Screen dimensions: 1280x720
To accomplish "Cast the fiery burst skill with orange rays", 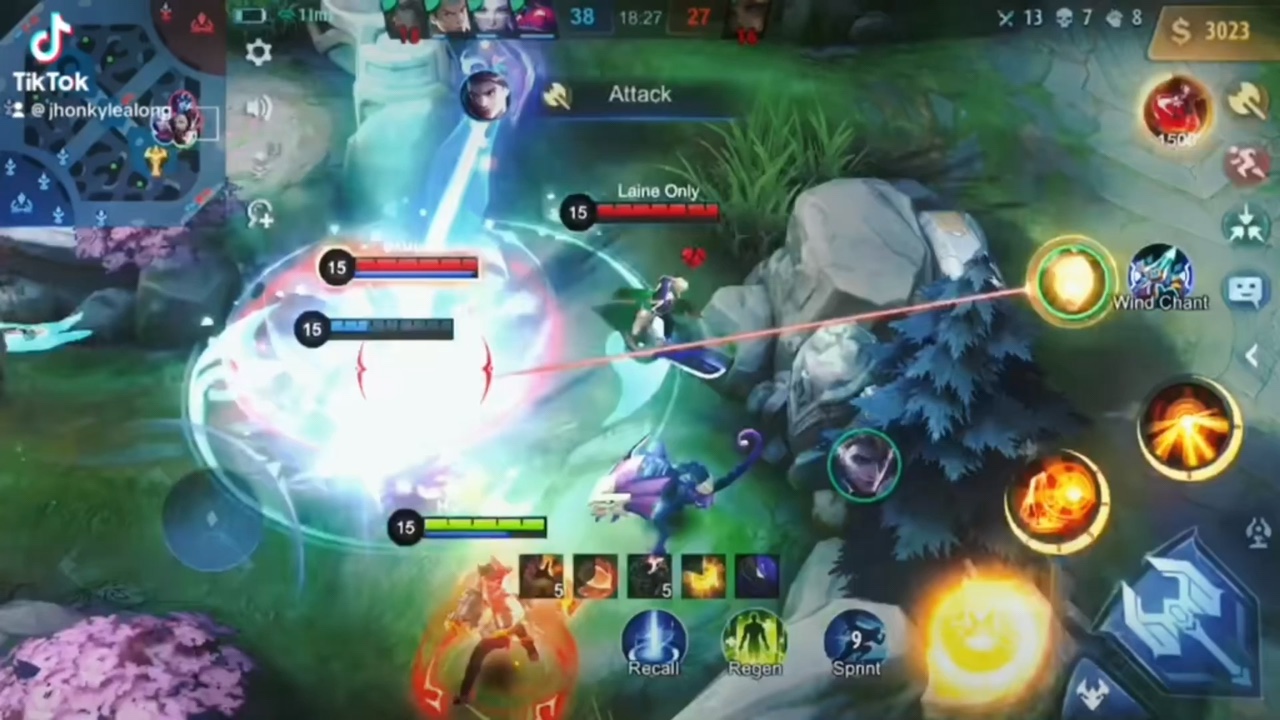I will point(1189,428).
